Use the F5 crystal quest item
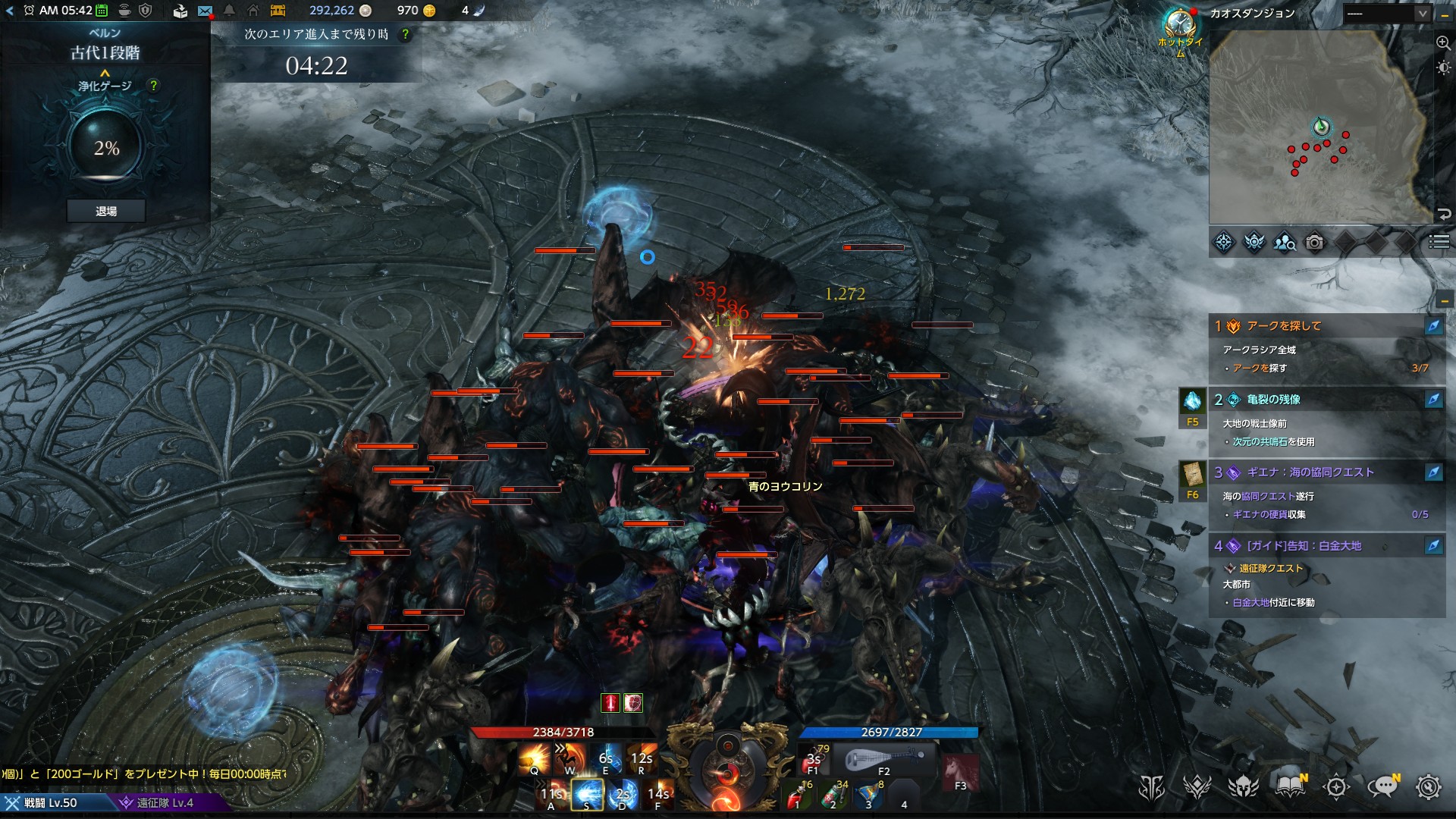This screenshot has width=1456, height=819. point(1192,402)
